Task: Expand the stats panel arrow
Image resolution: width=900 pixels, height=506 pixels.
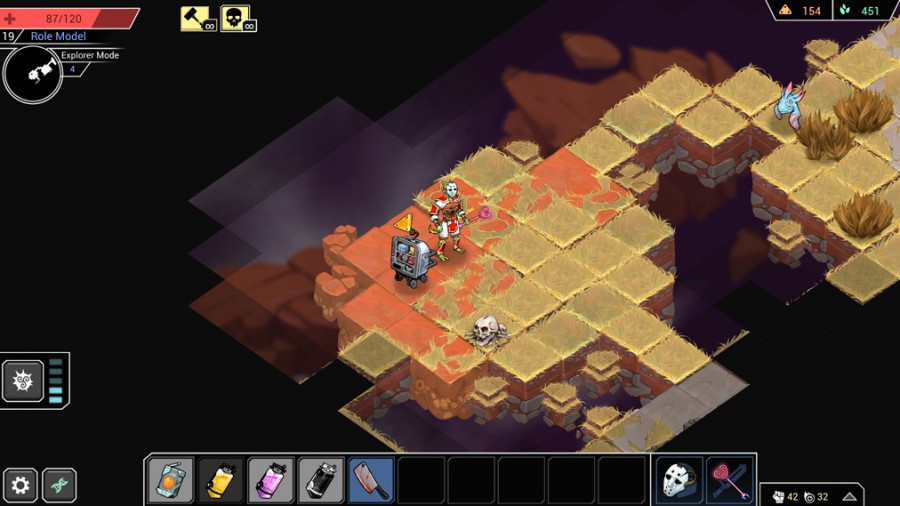Action: pyautogui.click(x=849, y=496)
